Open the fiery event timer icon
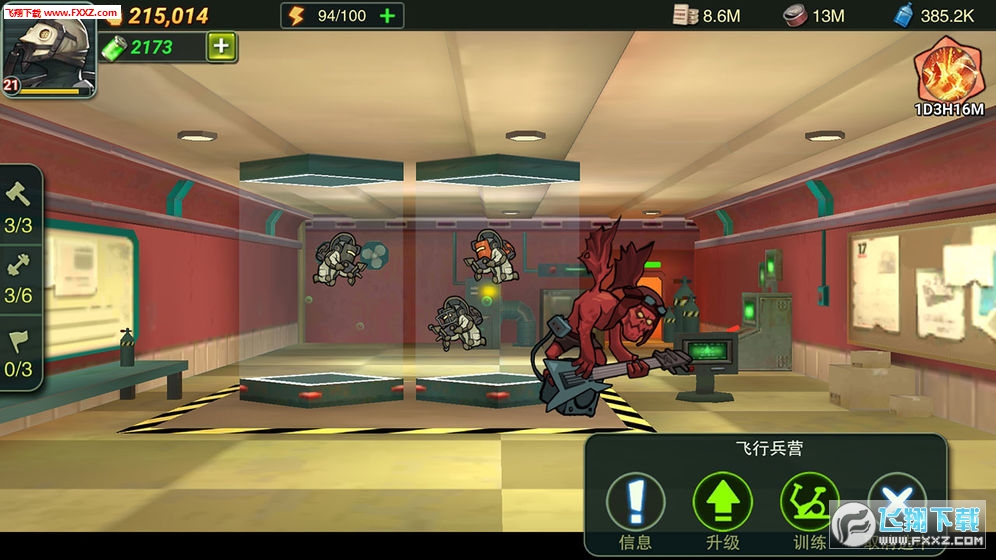Image resolution: width=996 pixels, height=560 pixels. (947, 75)
